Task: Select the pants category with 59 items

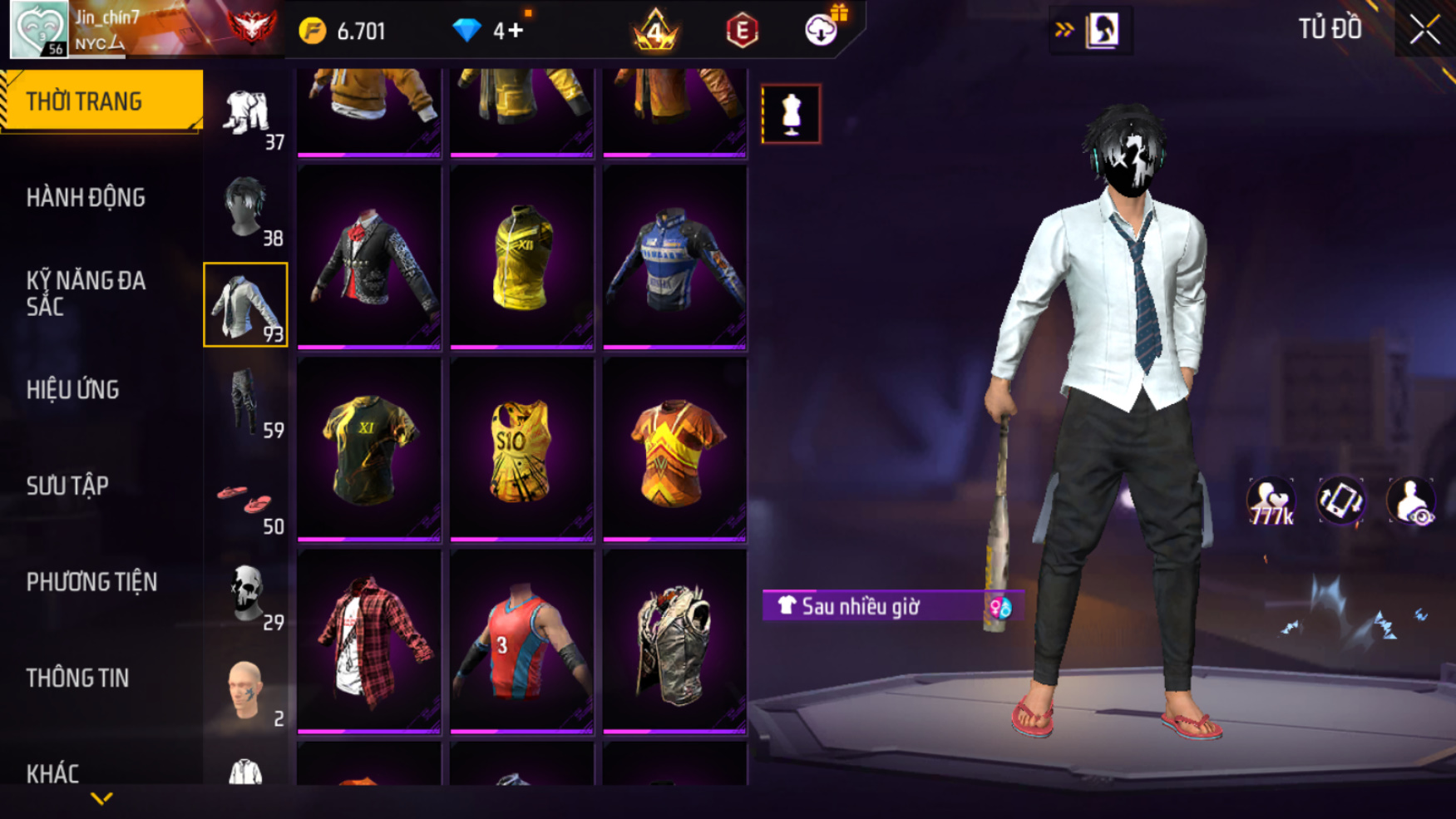Action: tap(246, 402)
